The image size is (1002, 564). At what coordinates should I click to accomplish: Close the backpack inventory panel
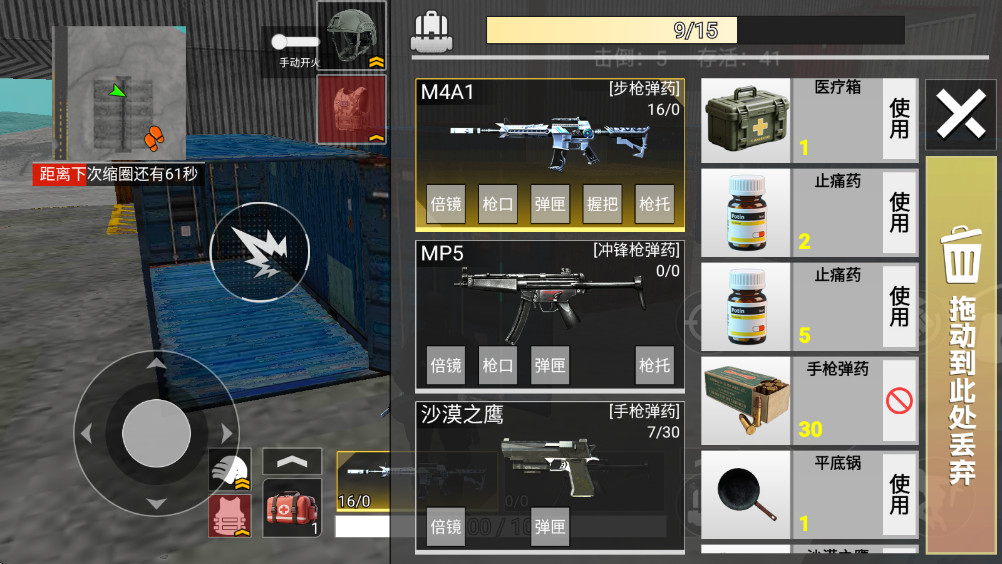[961, 115]
